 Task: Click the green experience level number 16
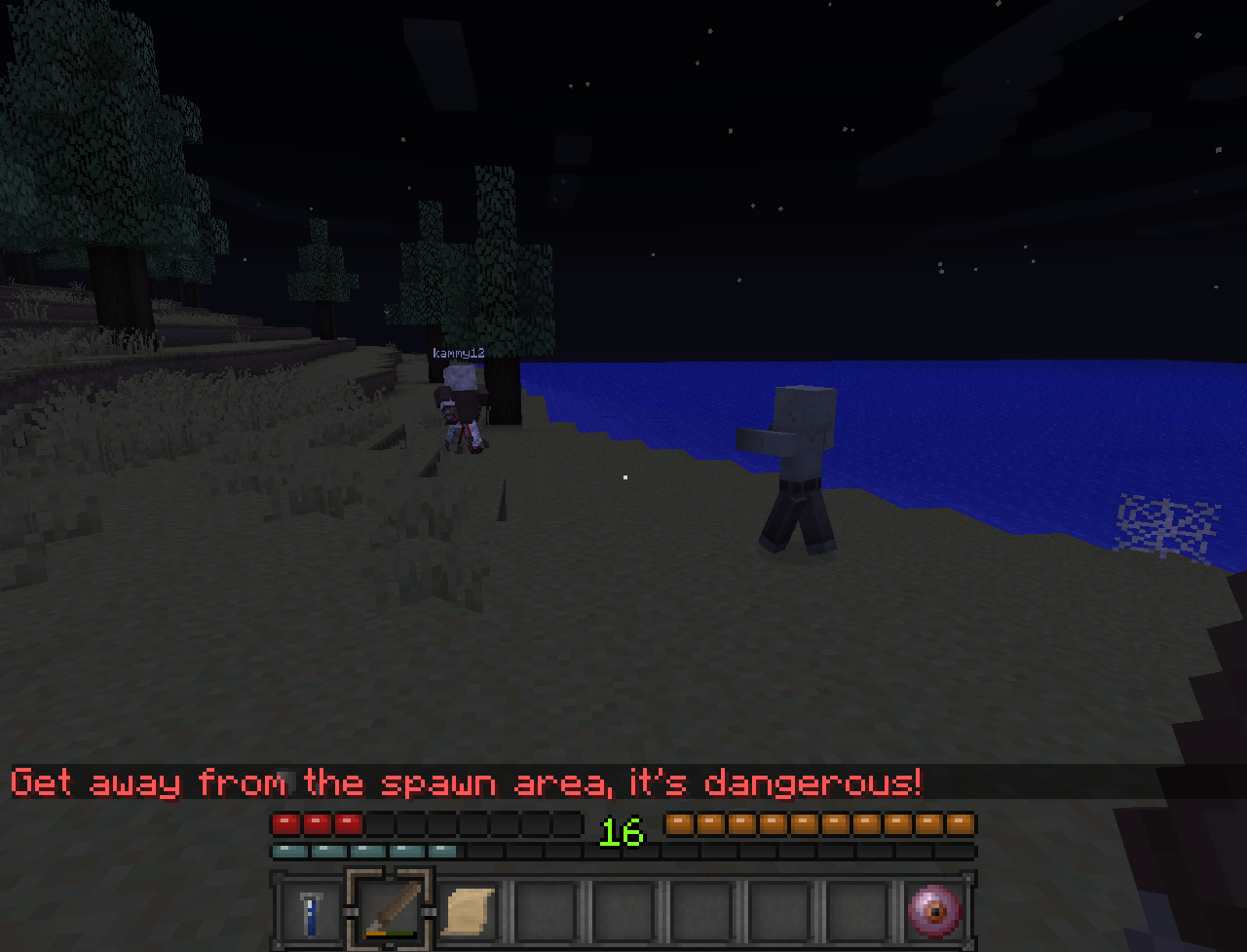623,833
